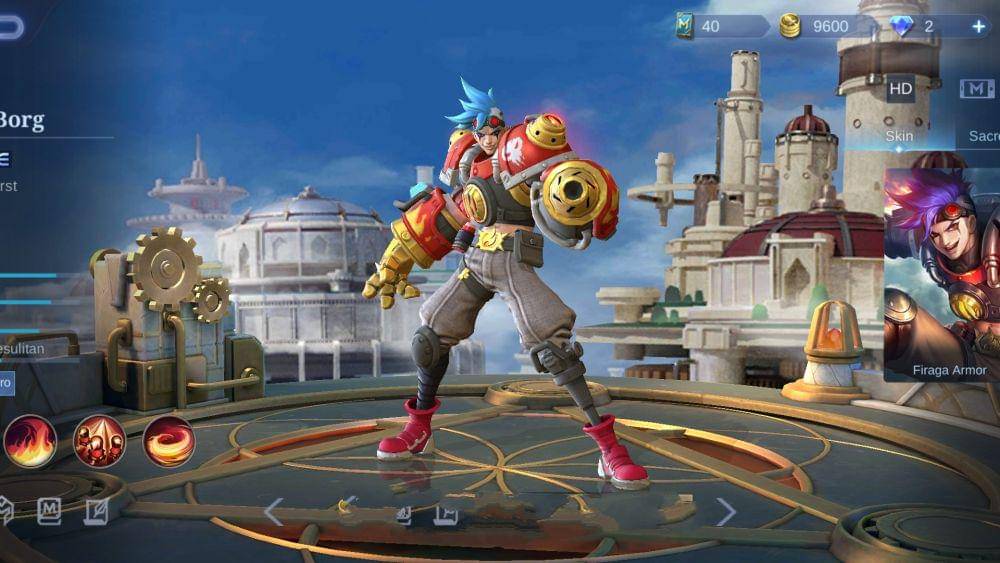Select the Firaga Armor skin thumbnail
Screen dimensions: 1000x563
click(x=942, y=275)
